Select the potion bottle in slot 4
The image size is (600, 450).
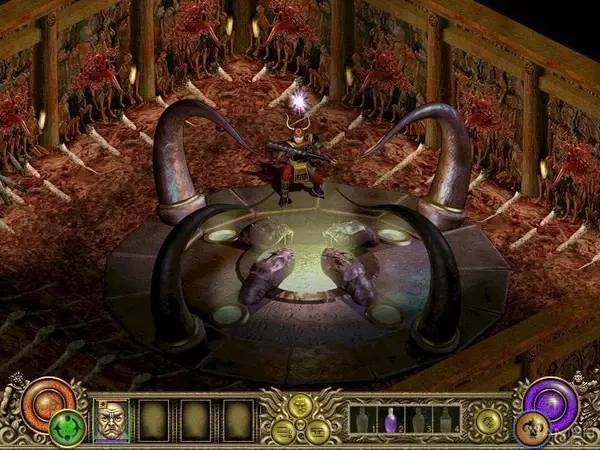point(445,419)
